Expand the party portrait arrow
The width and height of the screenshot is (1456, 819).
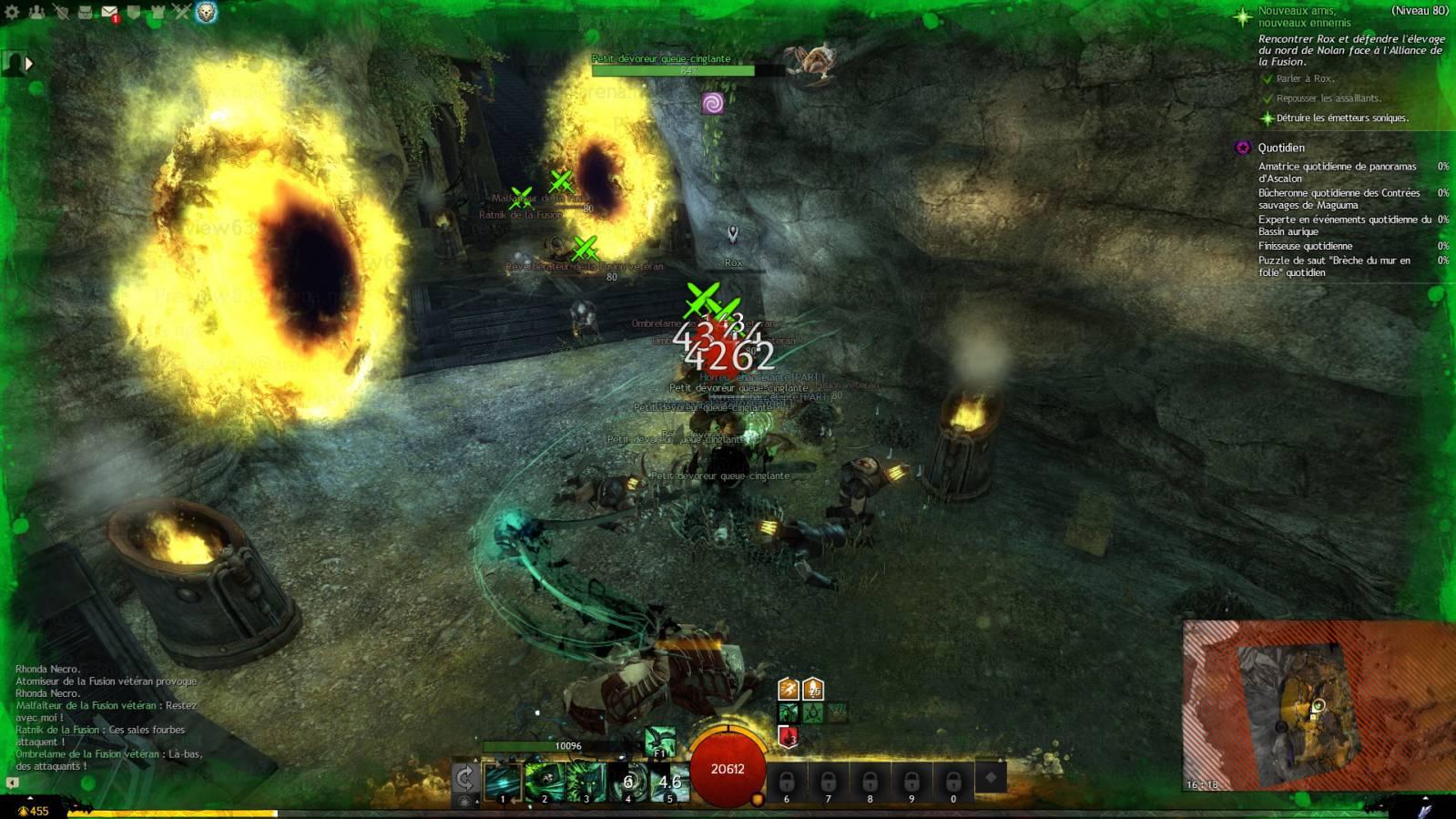[x=29, y=64]
